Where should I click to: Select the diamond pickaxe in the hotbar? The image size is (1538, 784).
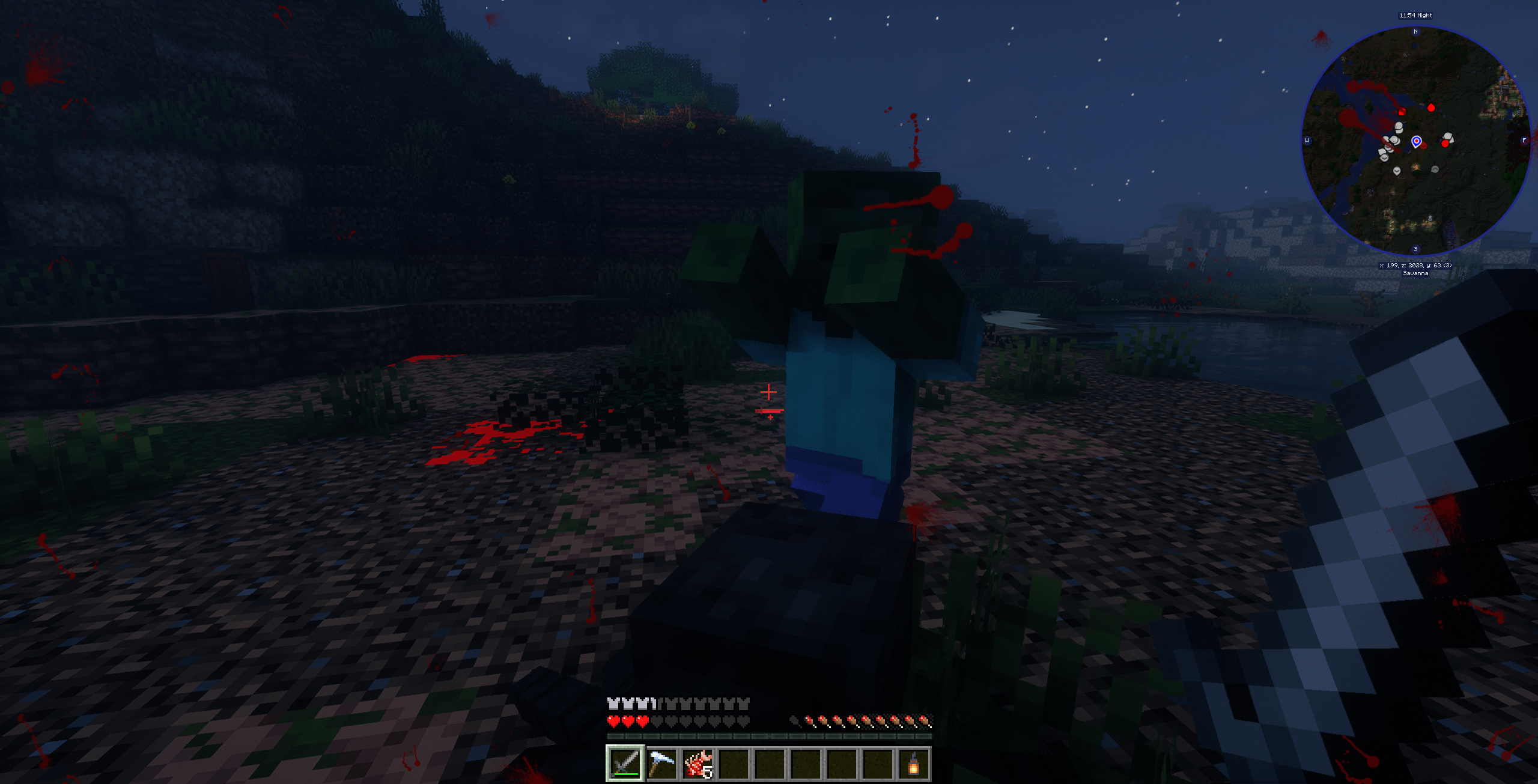click(x=661, y=764)
